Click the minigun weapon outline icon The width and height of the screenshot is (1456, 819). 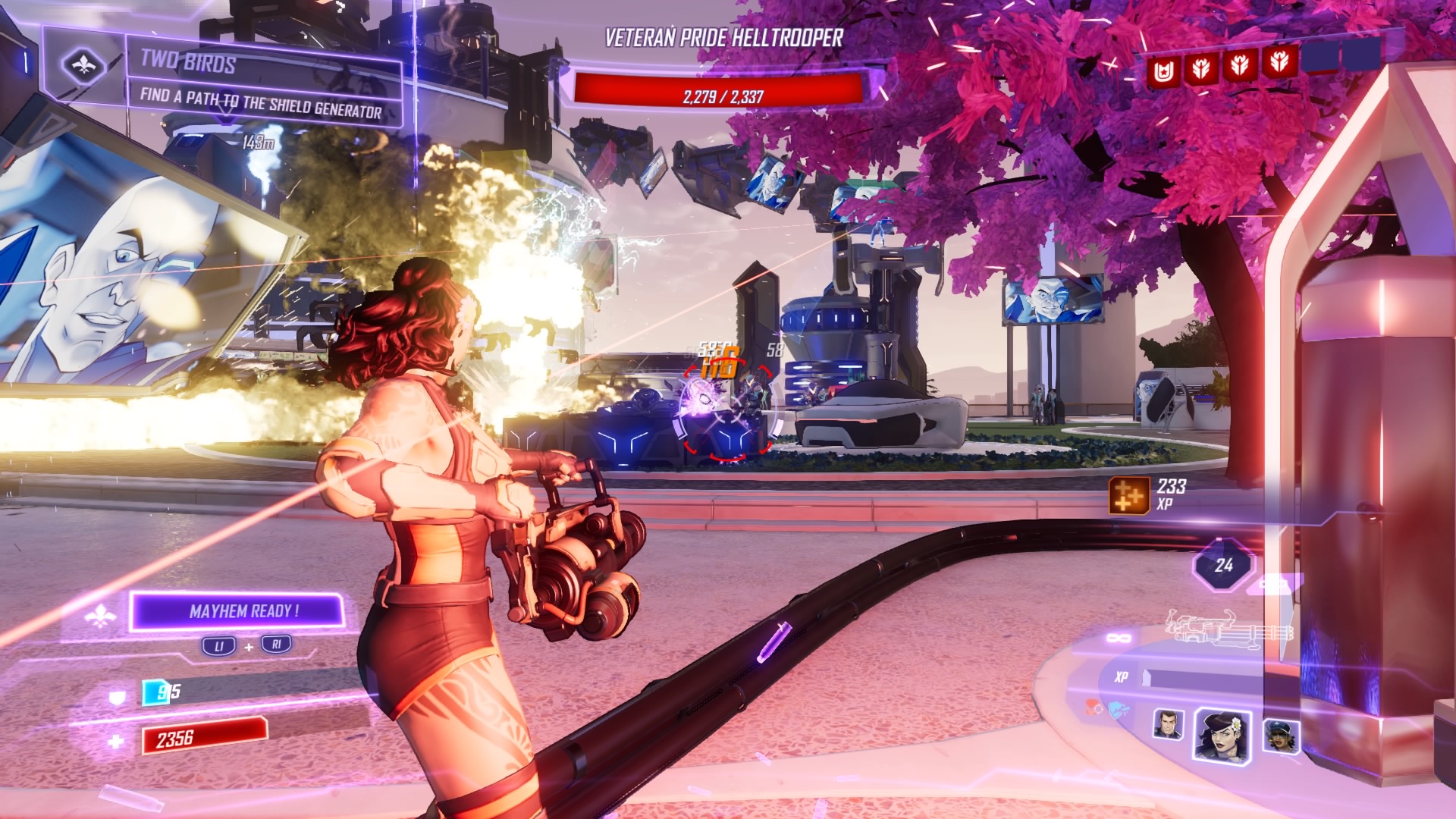(x=1228, y=628)
